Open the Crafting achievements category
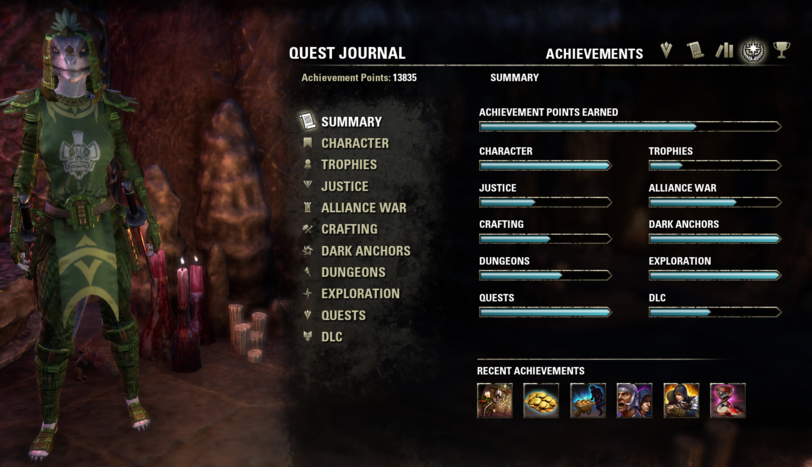 point(349,229)
